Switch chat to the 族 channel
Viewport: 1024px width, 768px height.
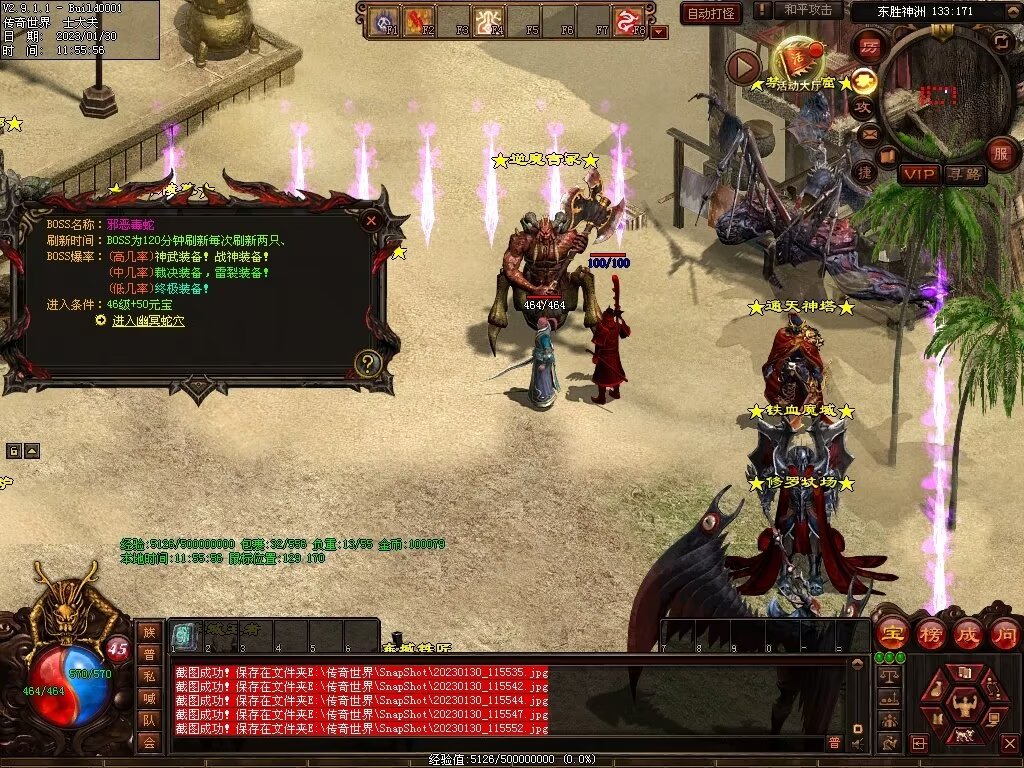click(x=149, y=632)
